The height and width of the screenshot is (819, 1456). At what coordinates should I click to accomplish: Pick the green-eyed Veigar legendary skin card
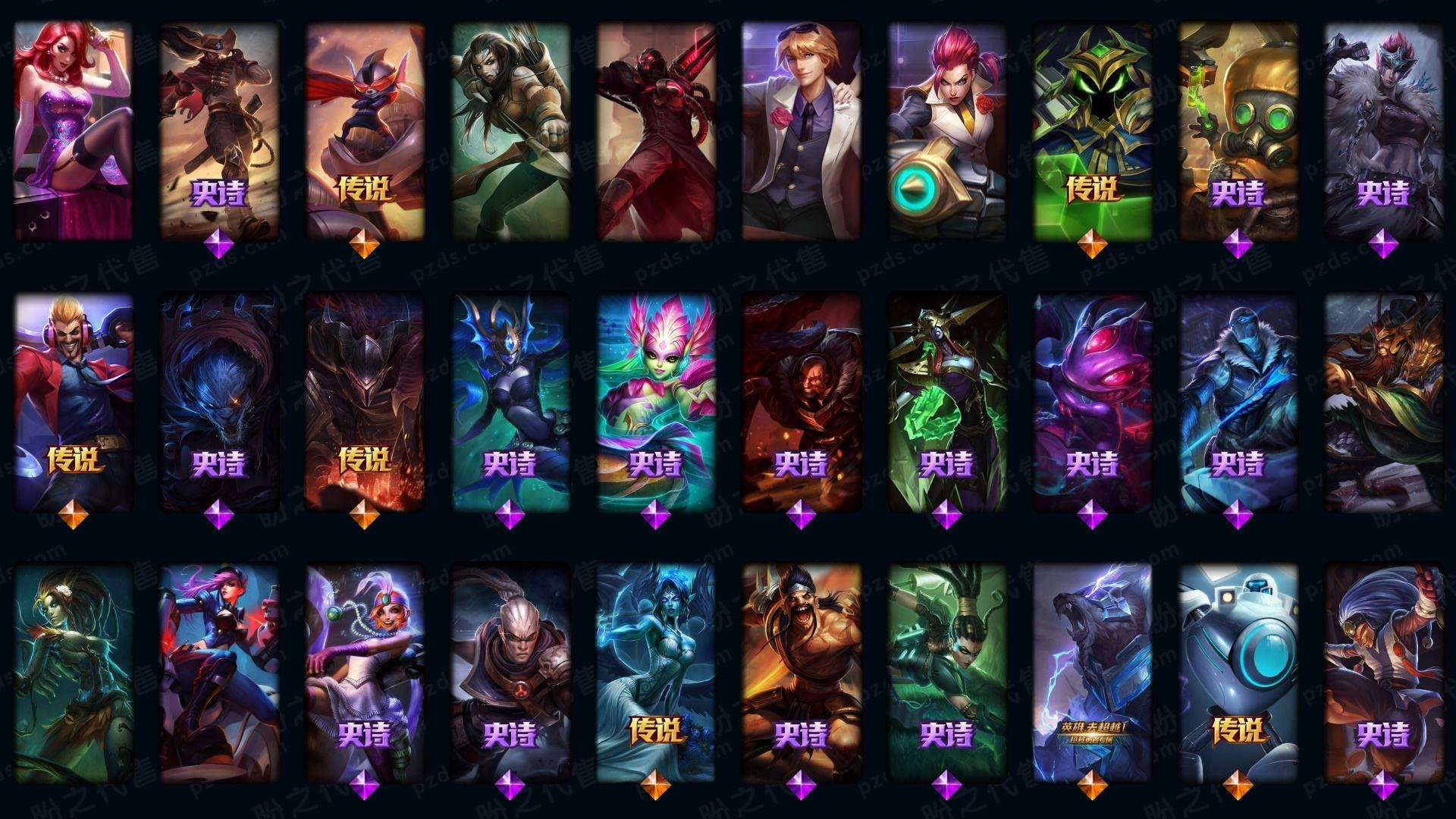pos(1093,130)
